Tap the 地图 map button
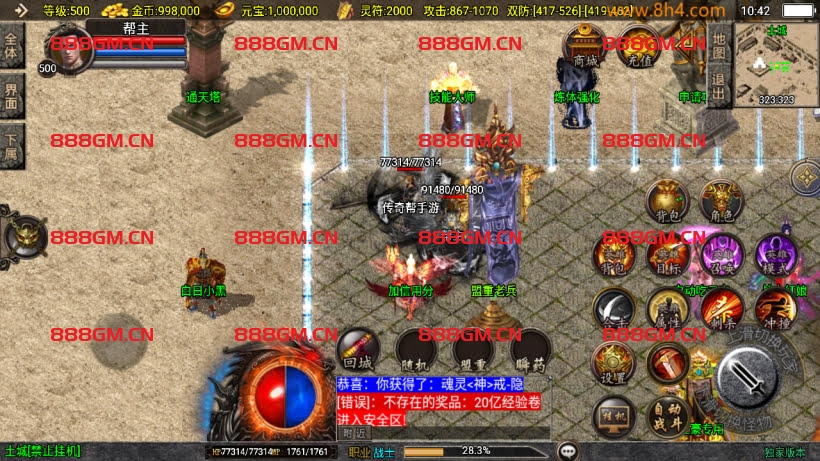 pos(719,46)
